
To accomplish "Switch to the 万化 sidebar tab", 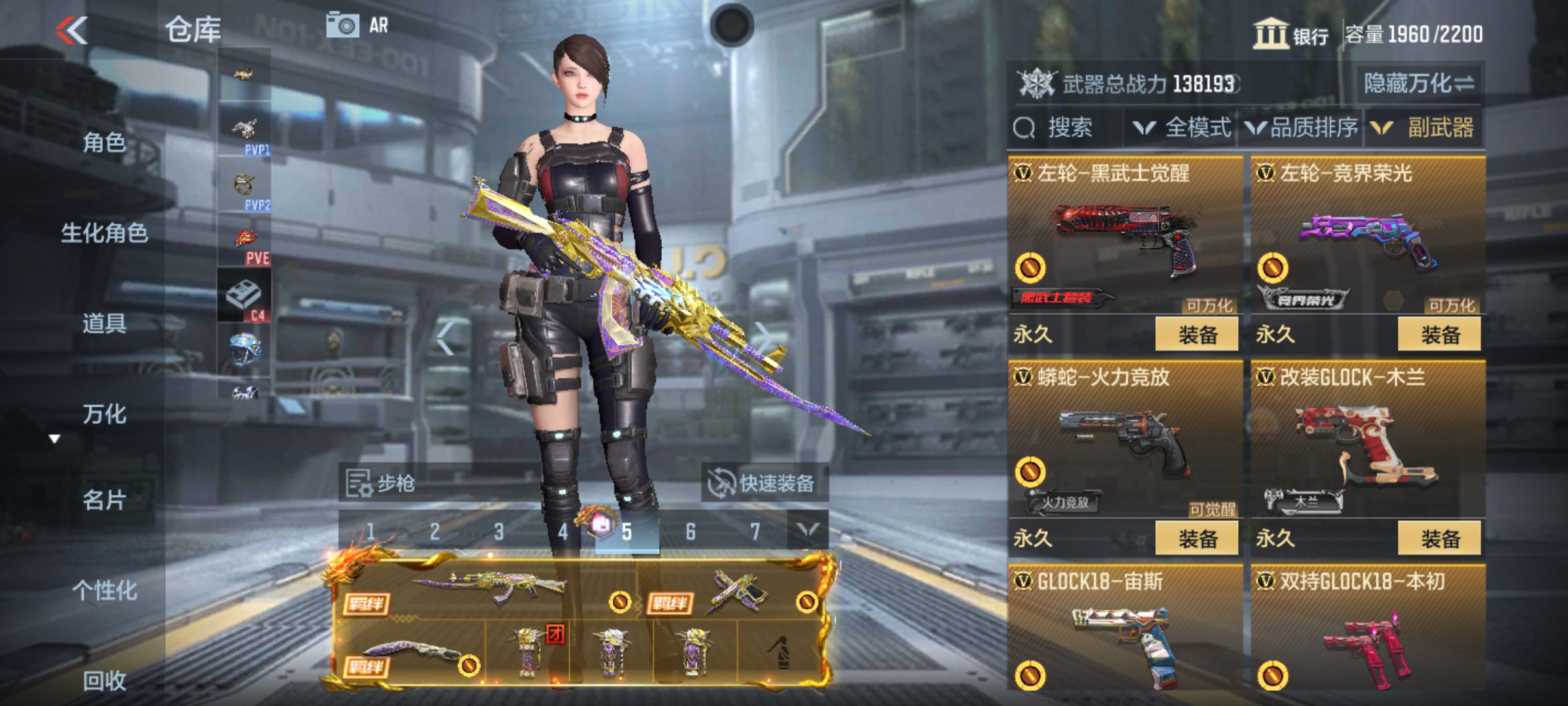I will pyautogui.click(x=106, y=414).
